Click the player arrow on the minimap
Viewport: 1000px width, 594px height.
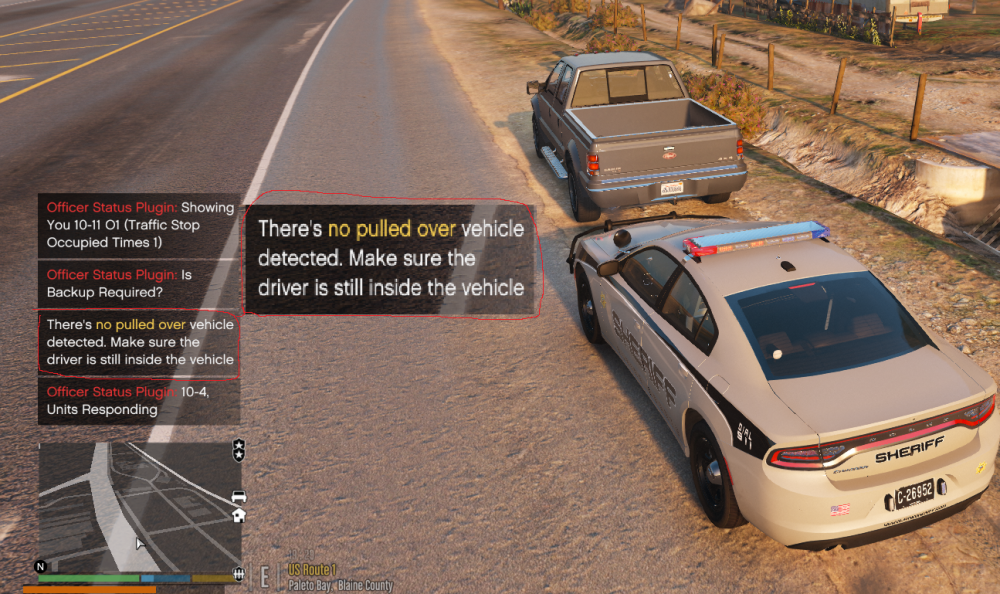(x=140, y=543)
